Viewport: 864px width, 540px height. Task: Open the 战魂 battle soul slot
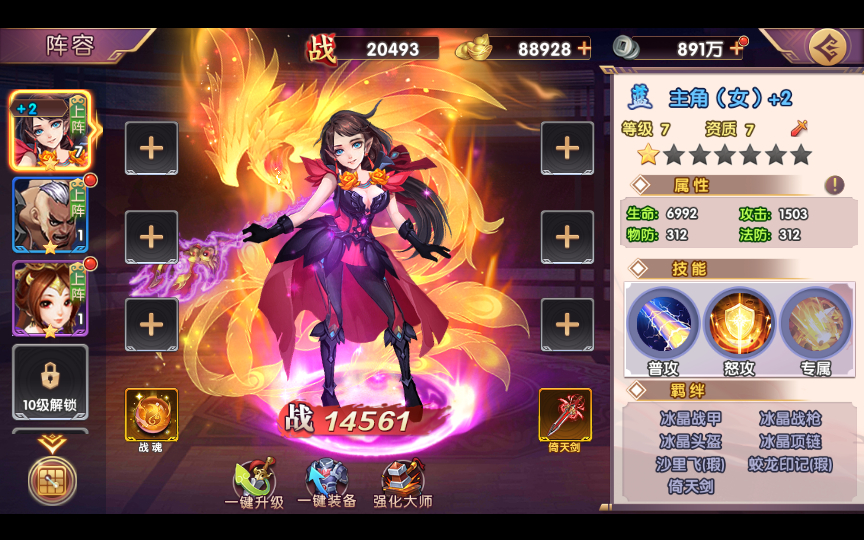[151, 414]
